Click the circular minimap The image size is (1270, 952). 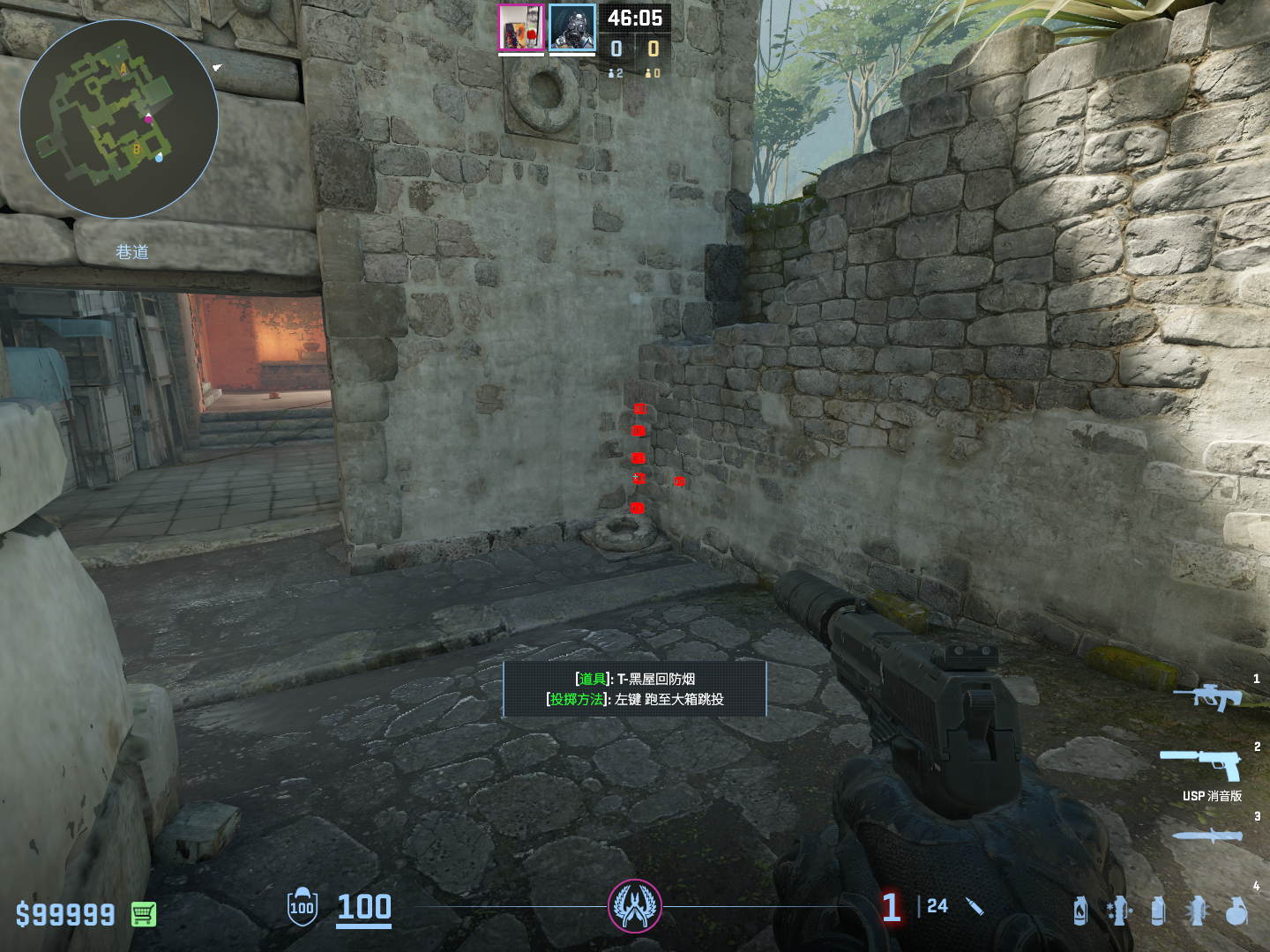(119, 119)
